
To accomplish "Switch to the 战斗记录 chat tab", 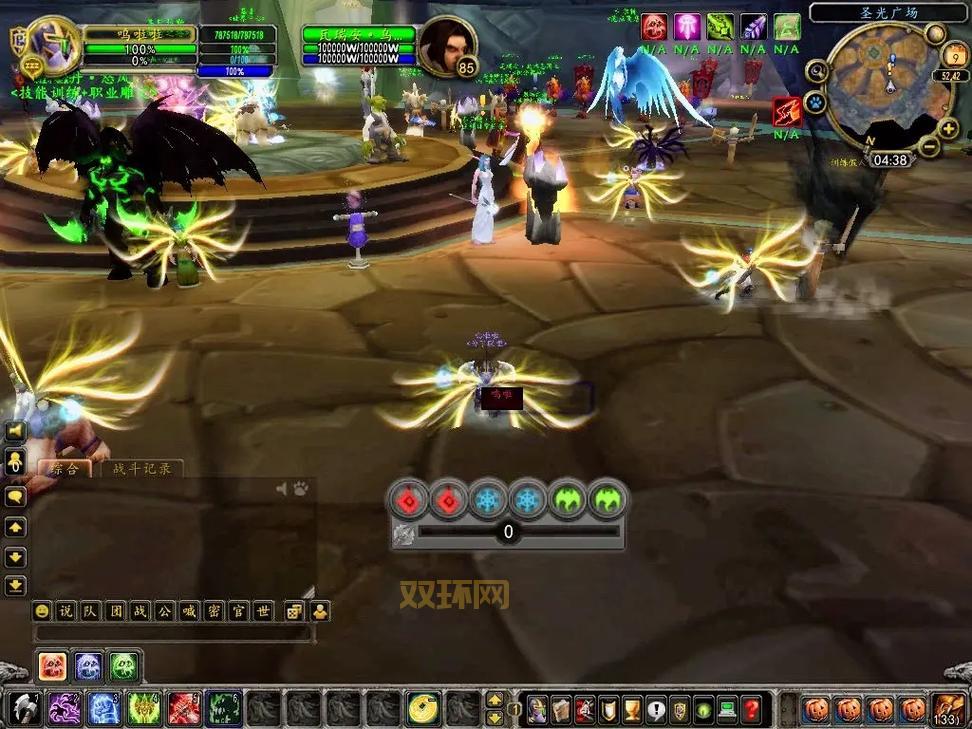I will pos(141,468).
